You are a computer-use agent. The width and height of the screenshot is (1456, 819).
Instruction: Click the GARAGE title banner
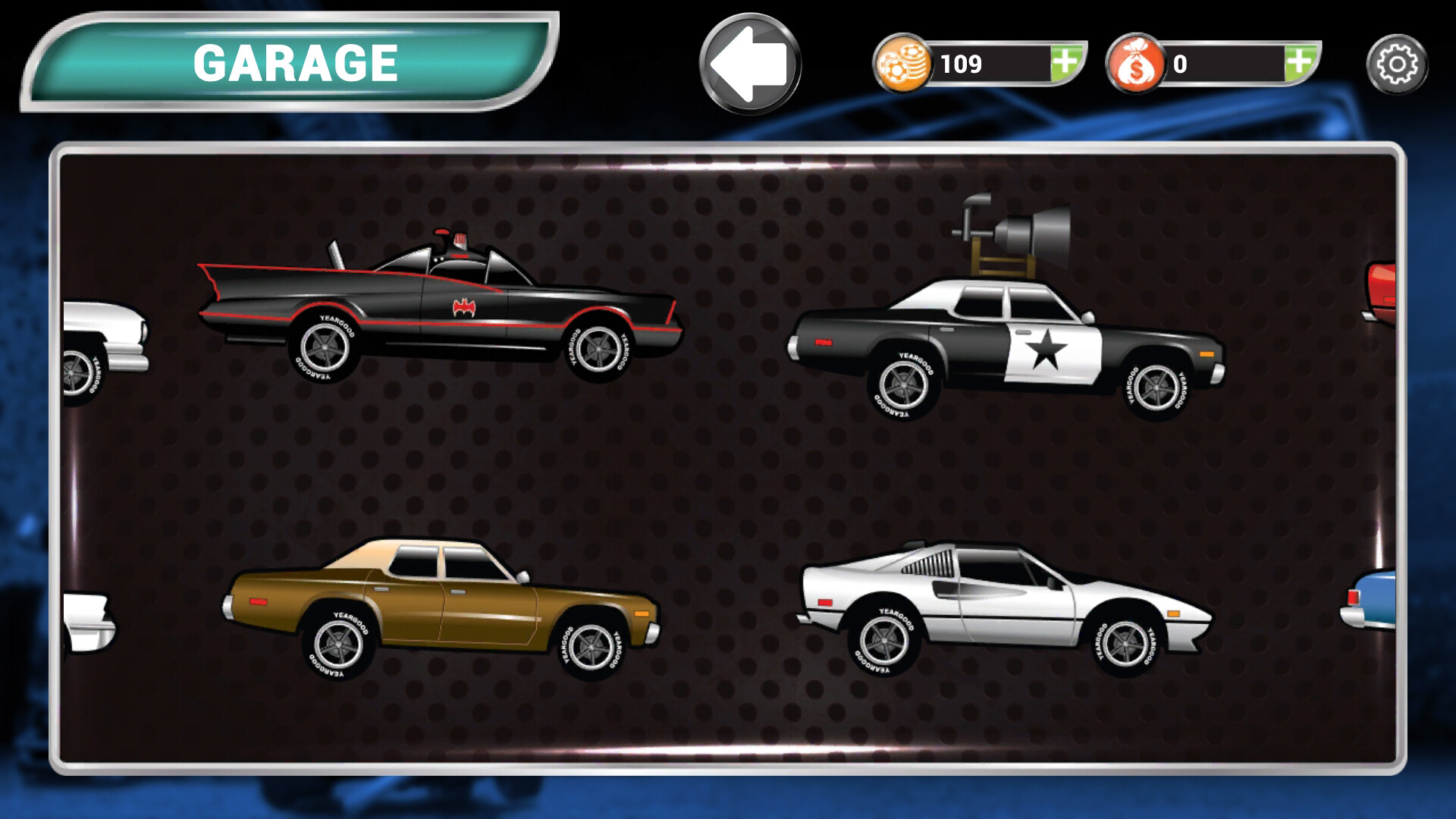tap(294, 61)
